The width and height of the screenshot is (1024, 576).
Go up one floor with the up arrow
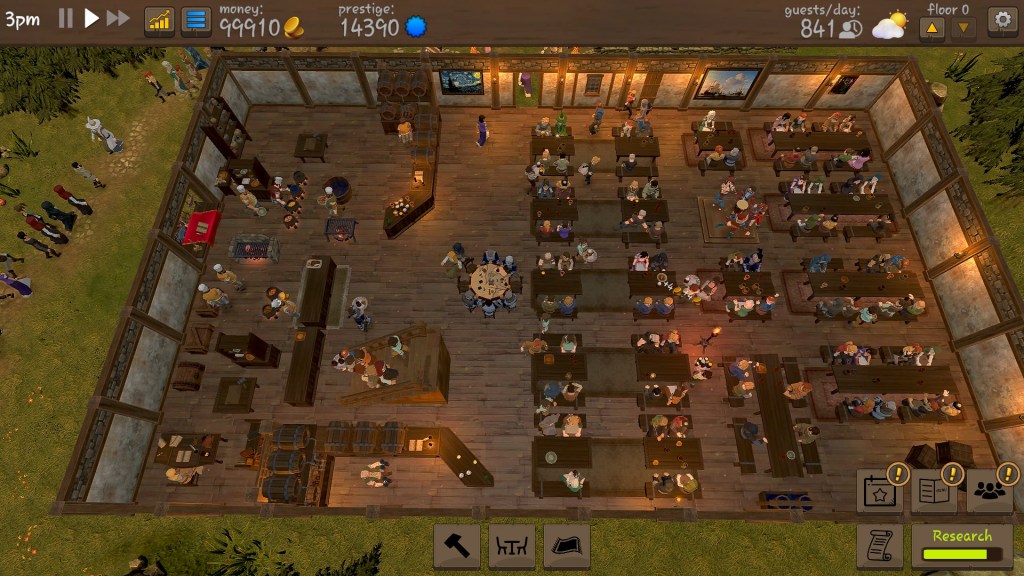(x=932, y=28)
